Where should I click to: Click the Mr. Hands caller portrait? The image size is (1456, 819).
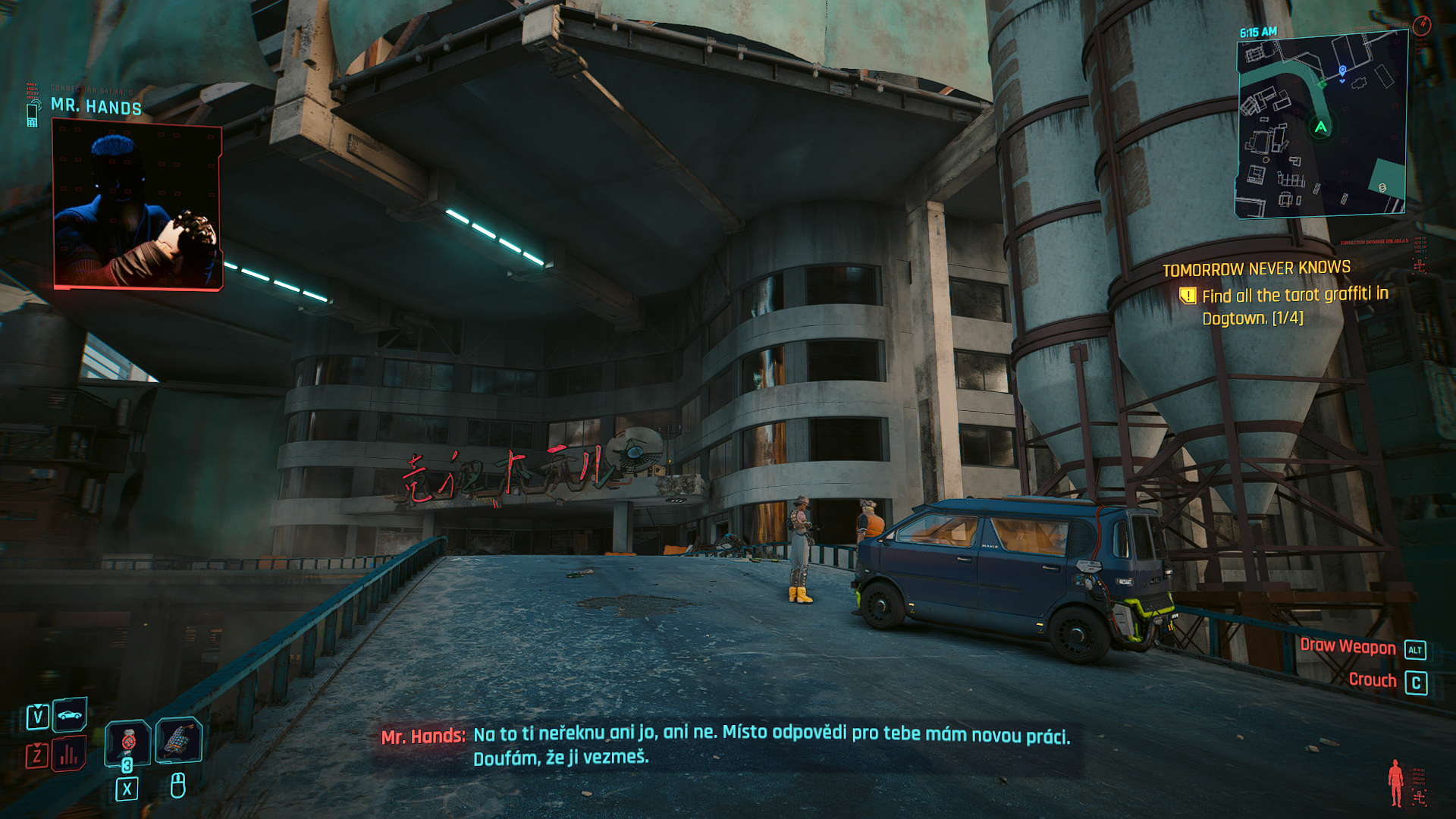137,206
